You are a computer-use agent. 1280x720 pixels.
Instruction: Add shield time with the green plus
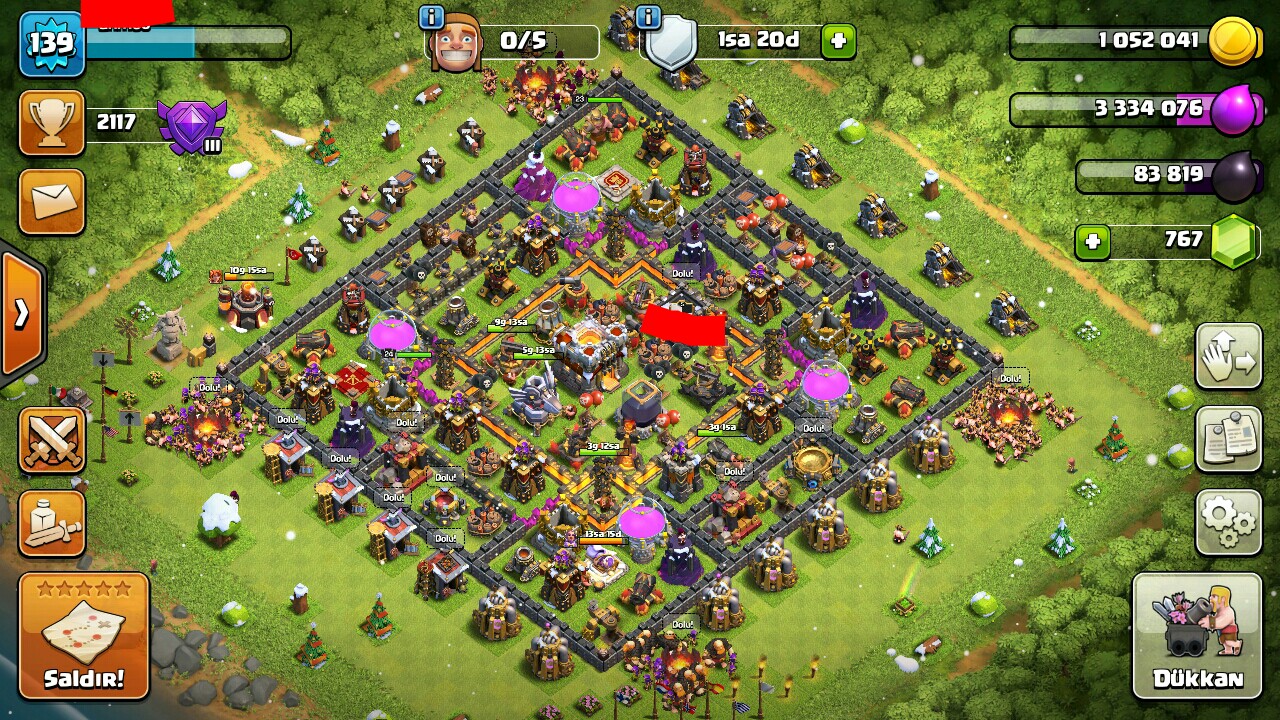(838, 41)
